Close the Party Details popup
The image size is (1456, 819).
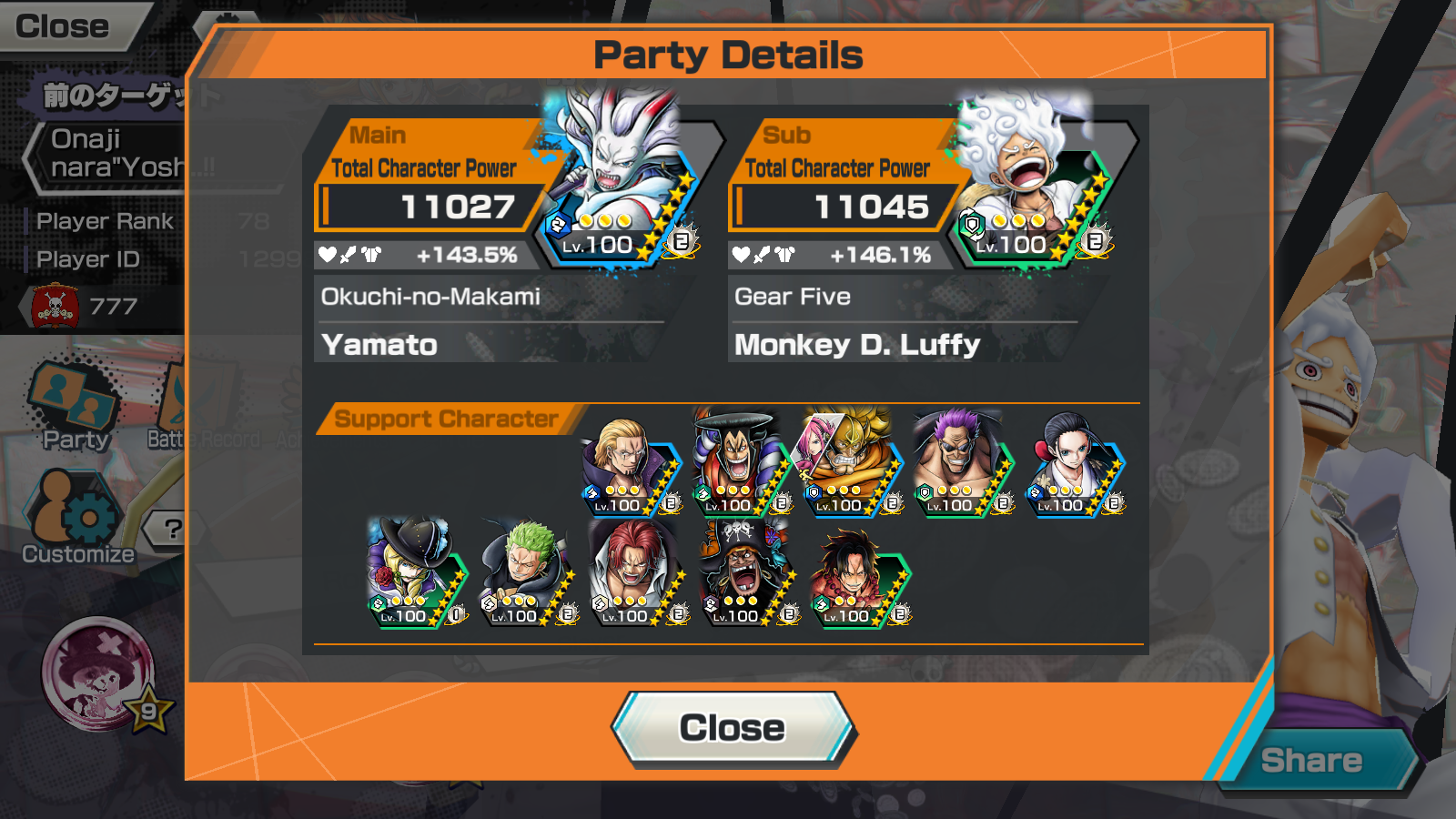click(733, 728)
